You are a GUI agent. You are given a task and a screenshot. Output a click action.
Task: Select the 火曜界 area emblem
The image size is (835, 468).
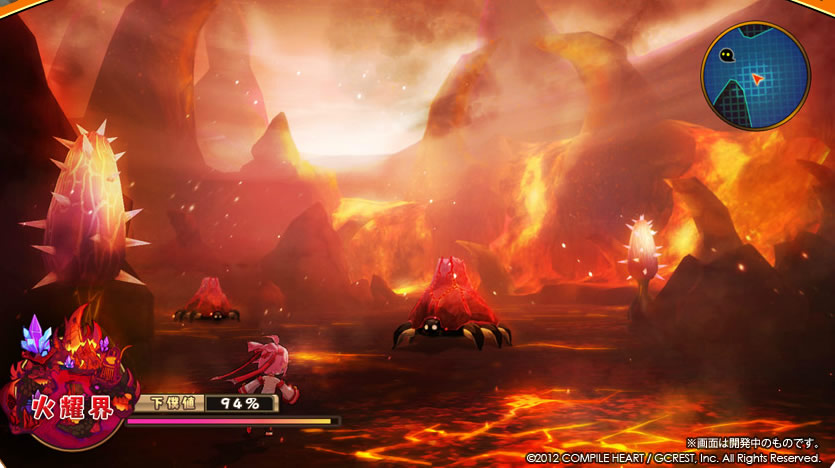click(66, 390)
